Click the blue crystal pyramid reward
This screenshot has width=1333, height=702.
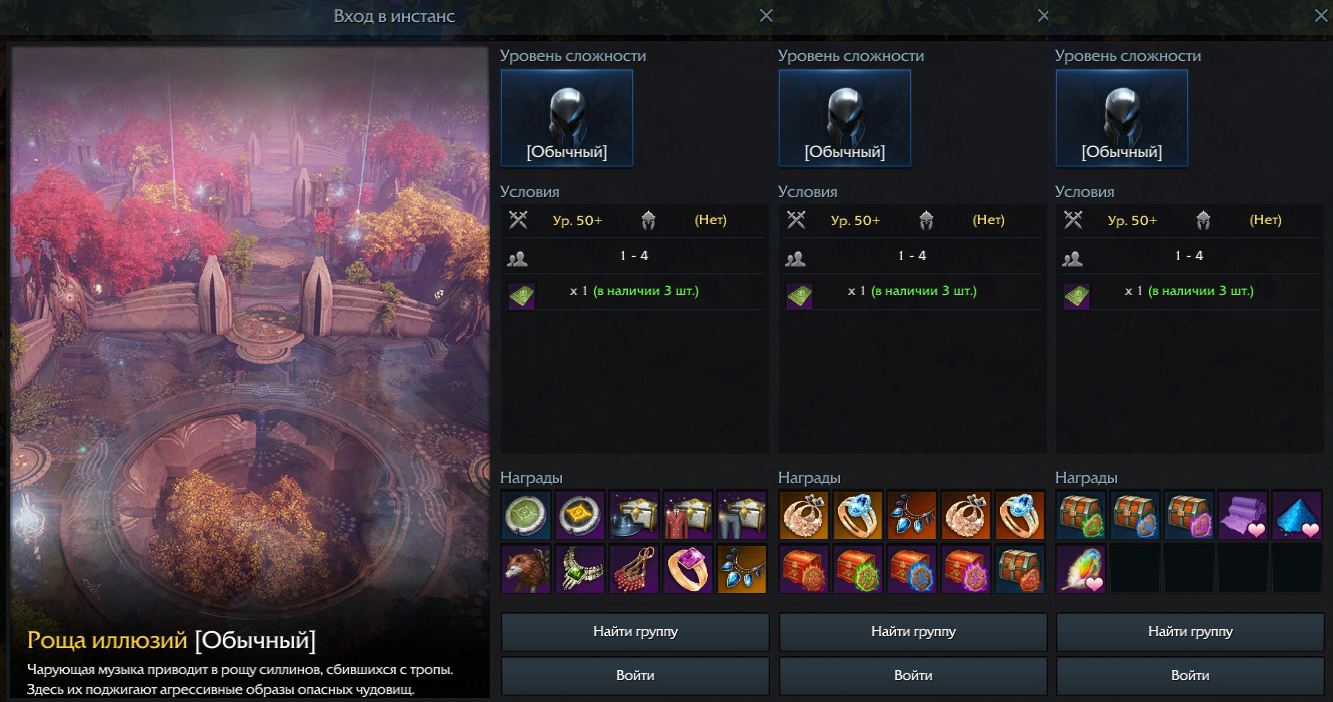click(x=1297, y=515)
